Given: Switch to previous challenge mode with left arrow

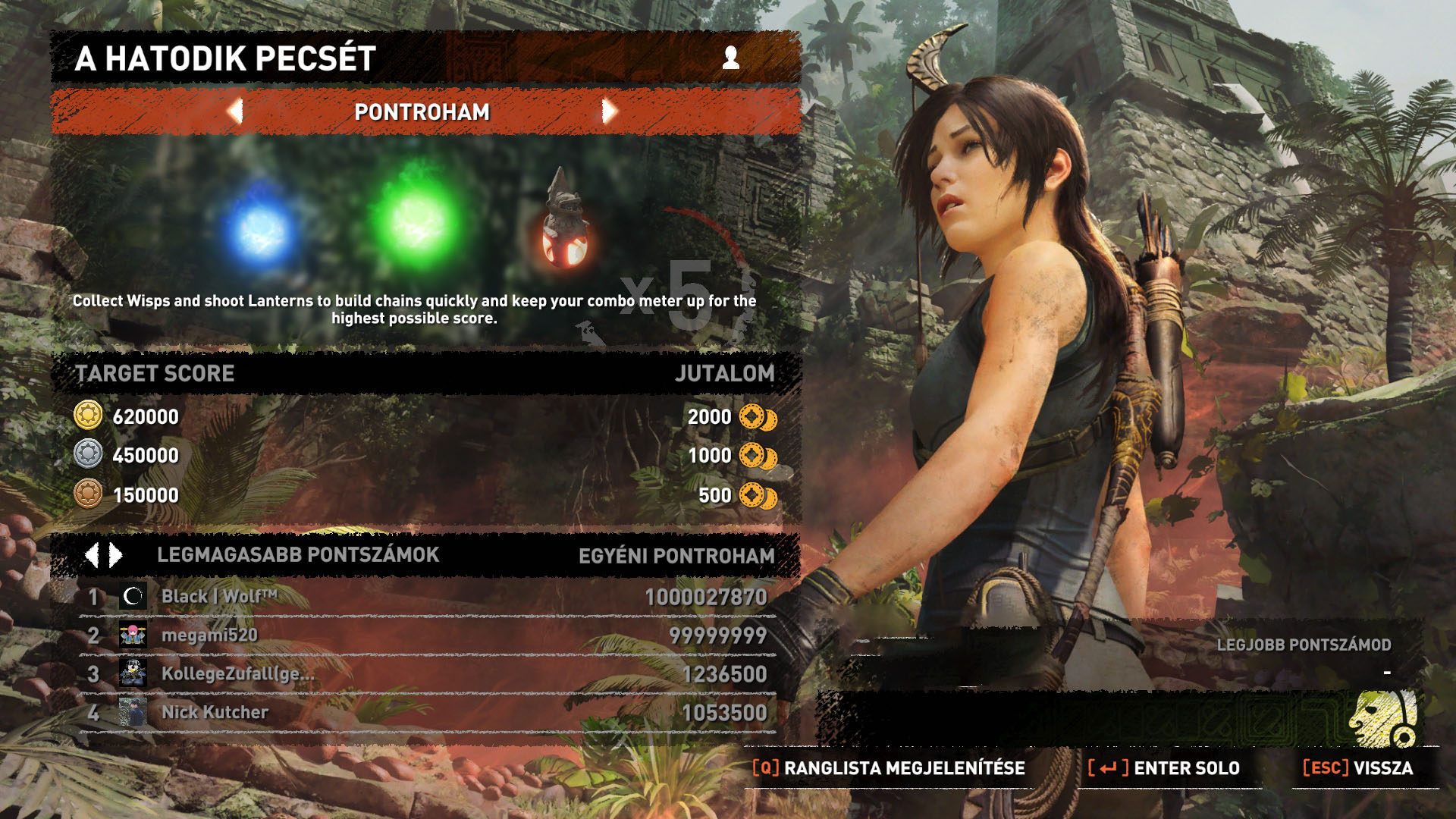Looking at the screenshot, I should [235, 111].
